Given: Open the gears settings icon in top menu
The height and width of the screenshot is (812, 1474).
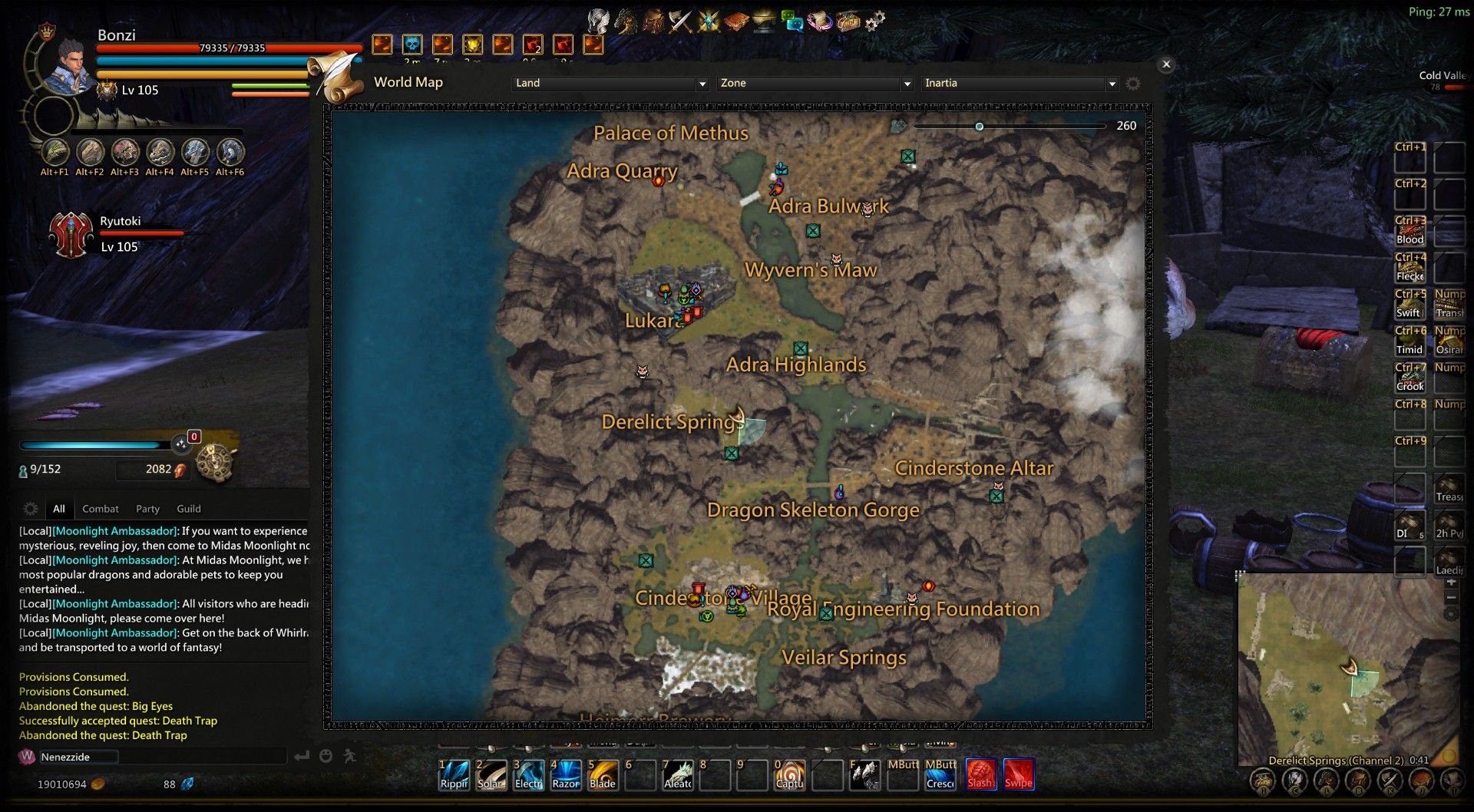Looking at the screenshot, I should click(x=875, y=21).
